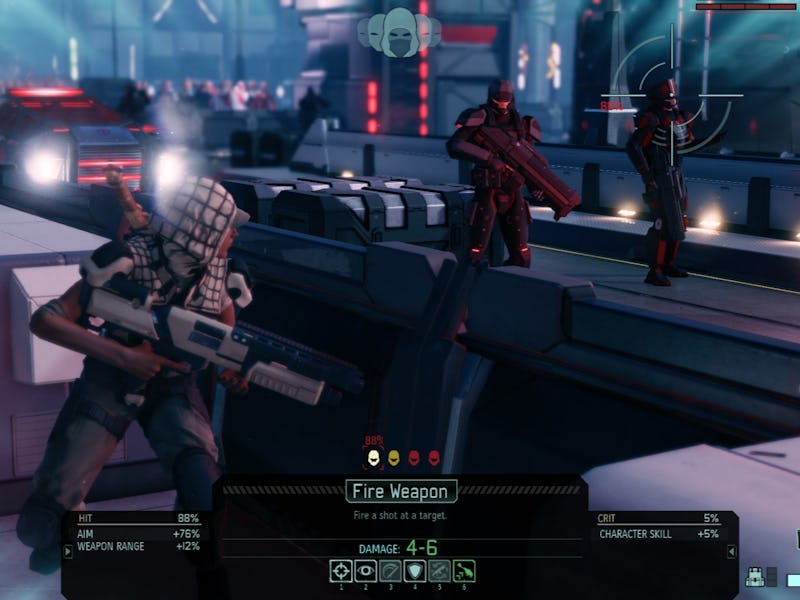Switch target to the yellow enemy head
This screenshot has height=600, width=800.
click(x=394, y=458)
